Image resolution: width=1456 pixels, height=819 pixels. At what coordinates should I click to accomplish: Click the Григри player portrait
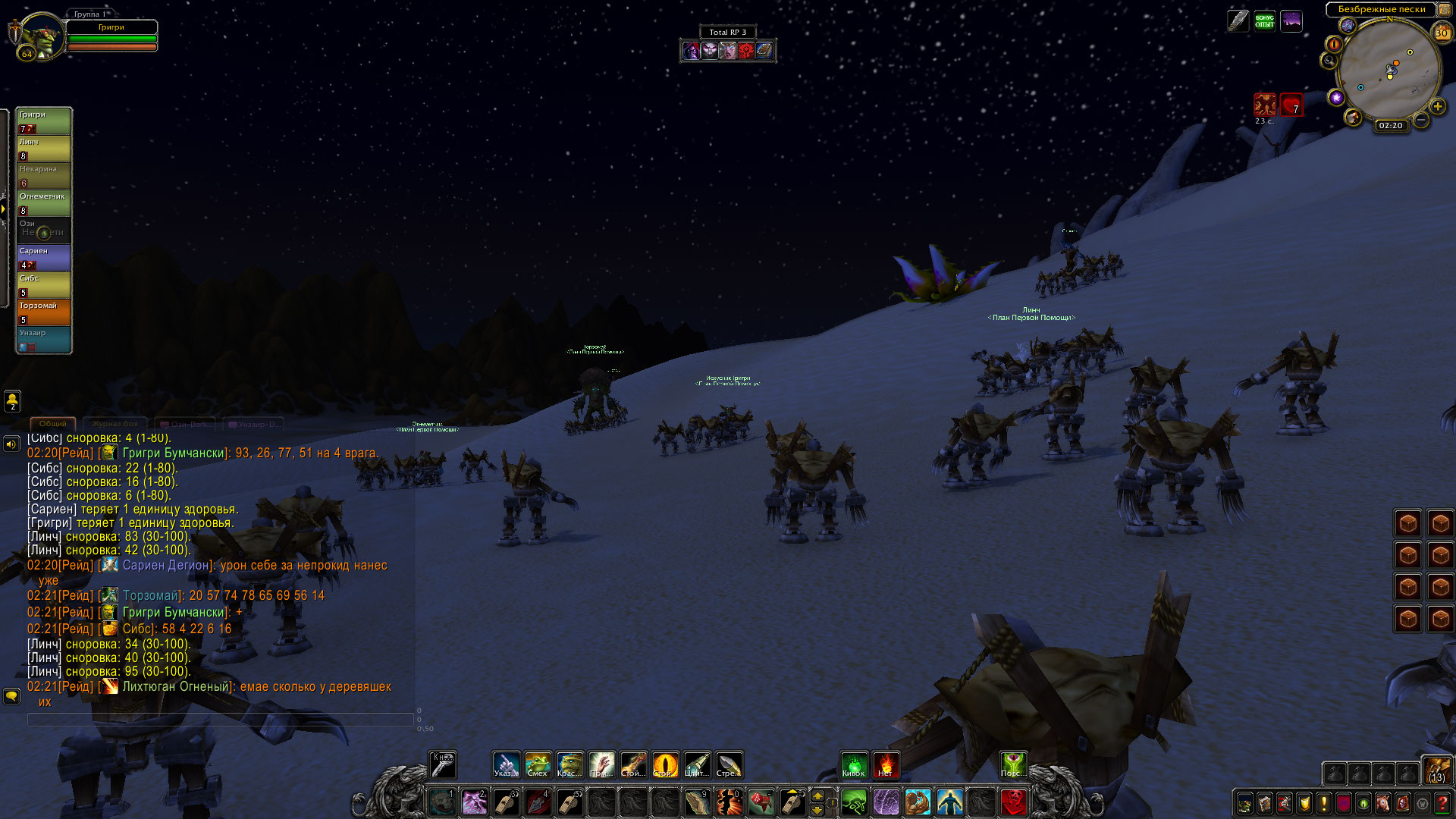tap(39, 36)
